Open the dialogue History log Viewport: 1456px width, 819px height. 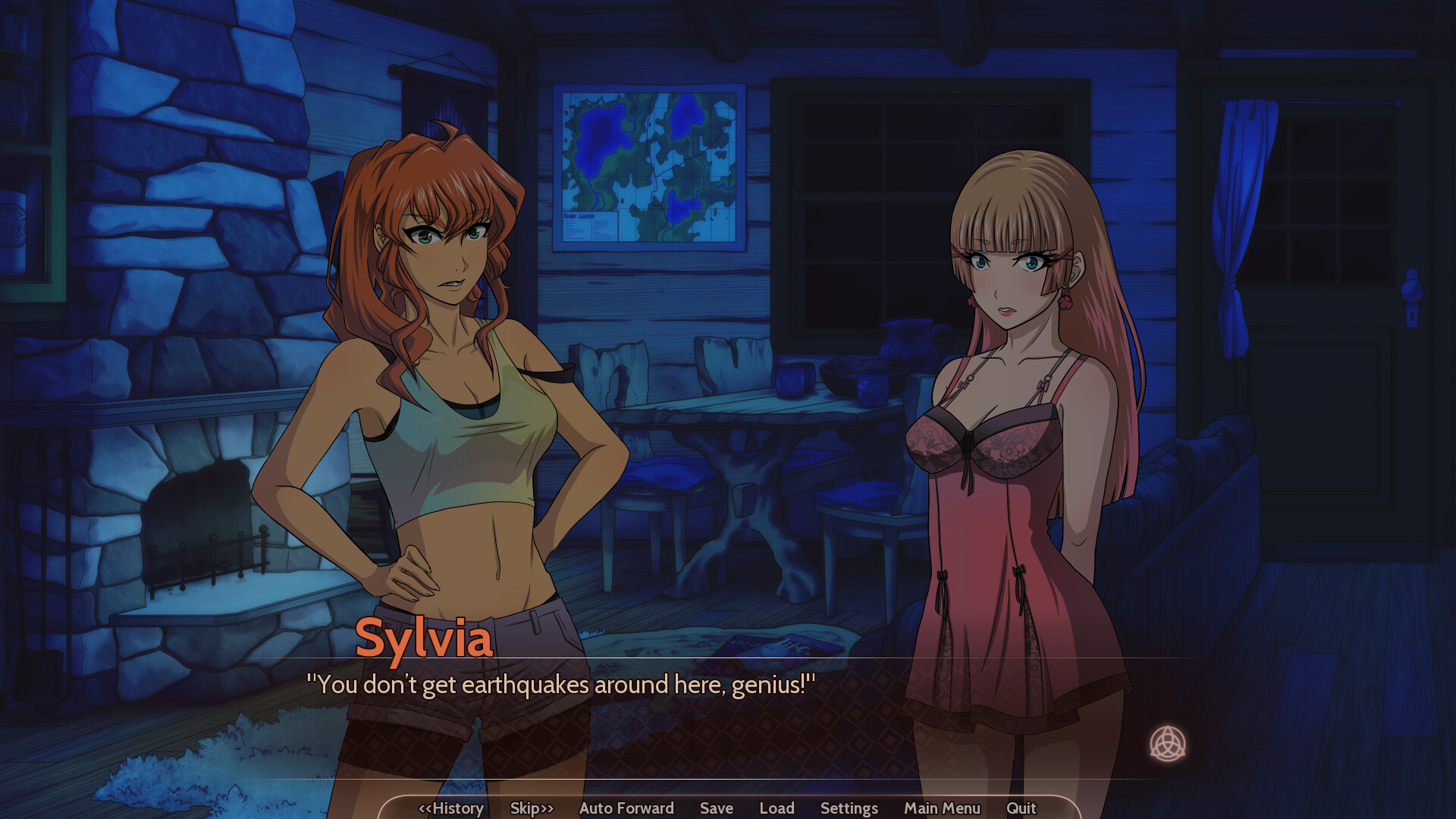coord(451,808)
